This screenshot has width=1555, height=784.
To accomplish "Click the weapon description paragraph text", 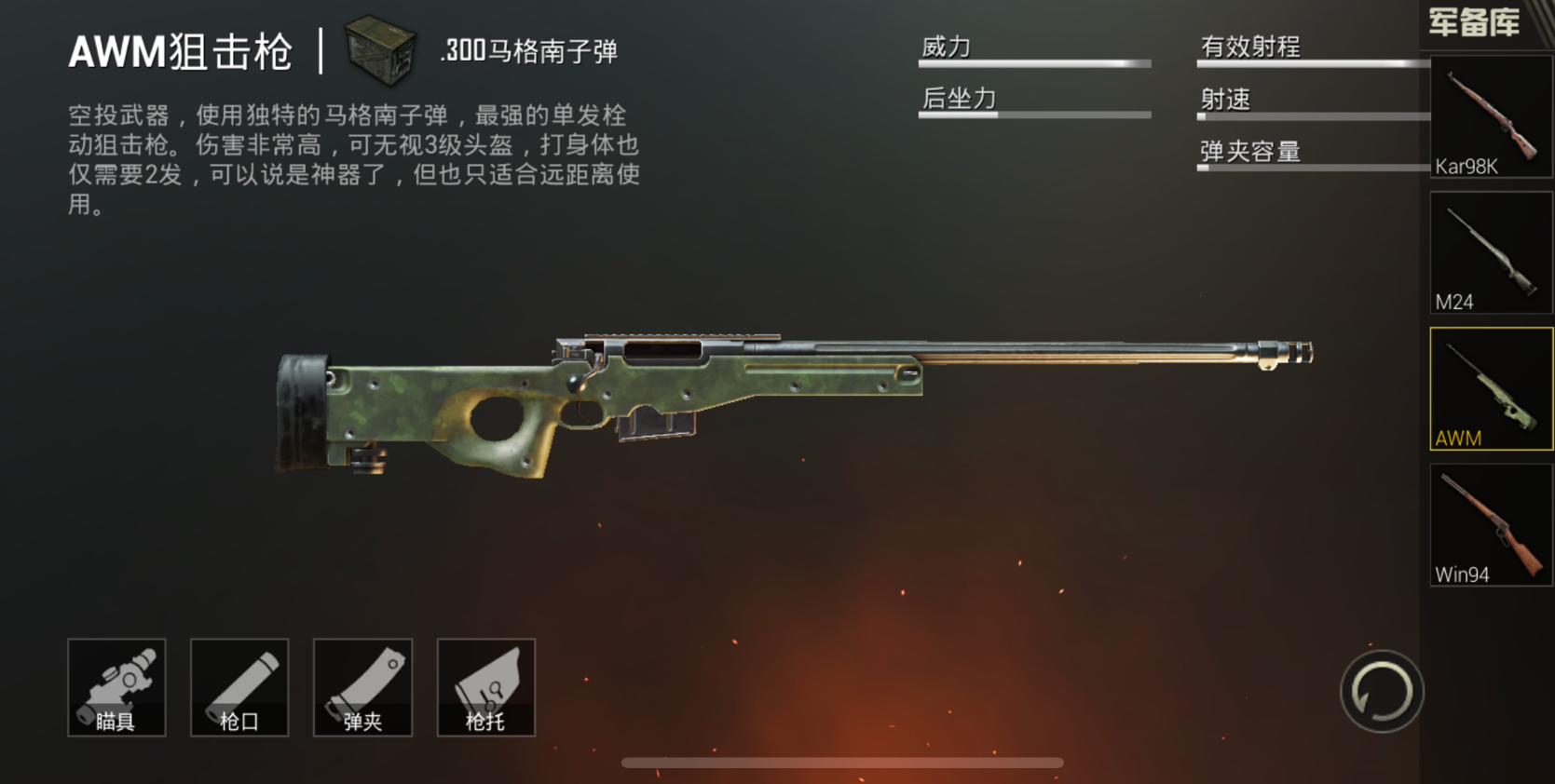I will point(354,158).
